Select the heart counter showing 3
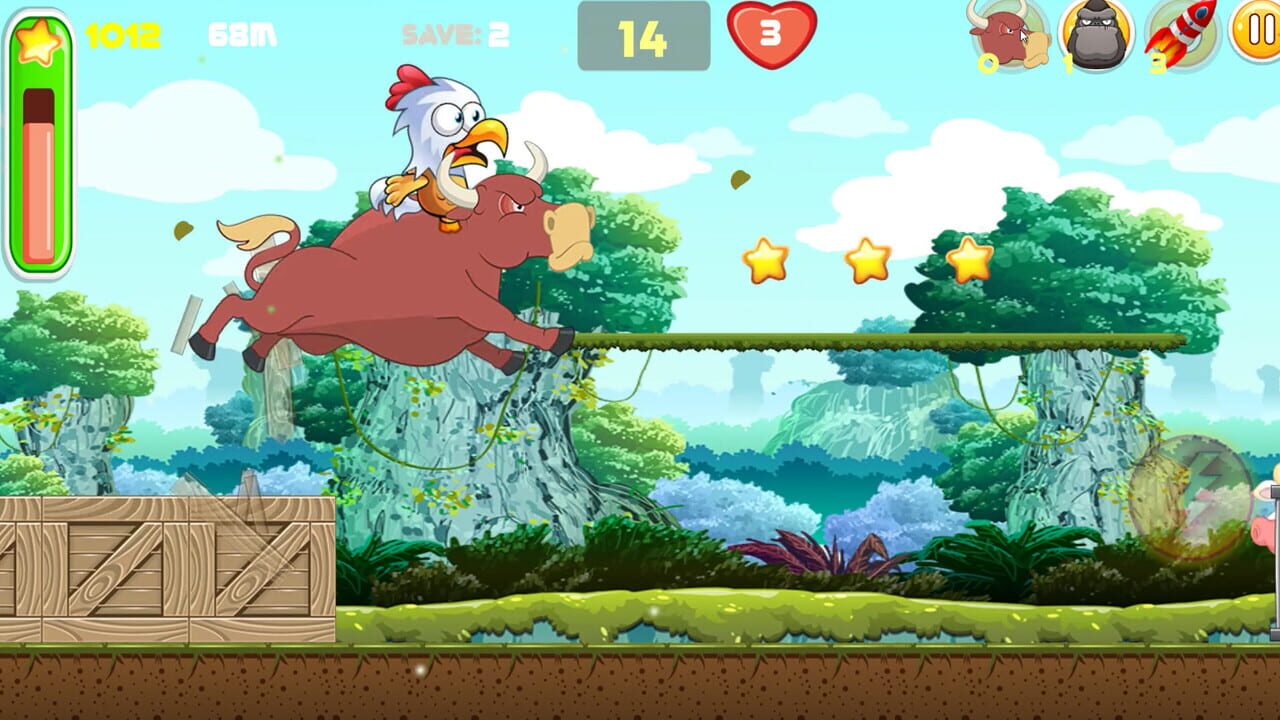 point(770,33)
